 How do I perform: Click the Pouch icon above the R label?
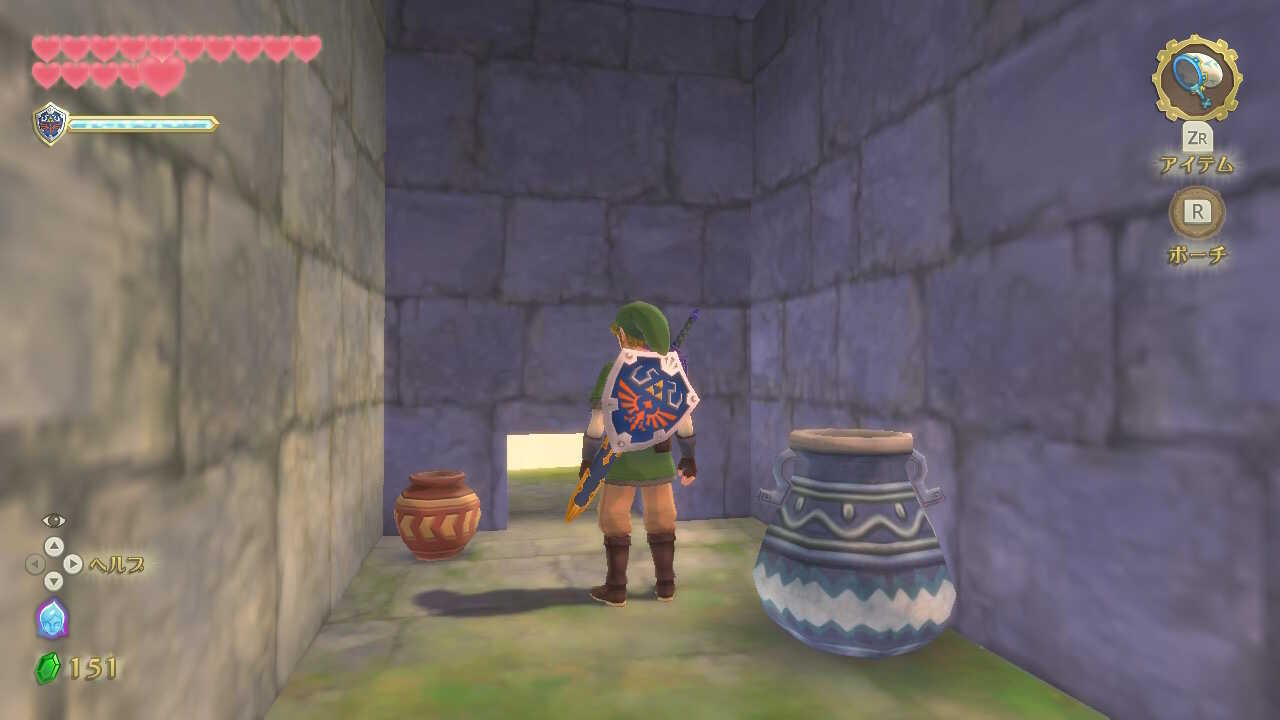pyautogui.click(x=1199, y=210)
